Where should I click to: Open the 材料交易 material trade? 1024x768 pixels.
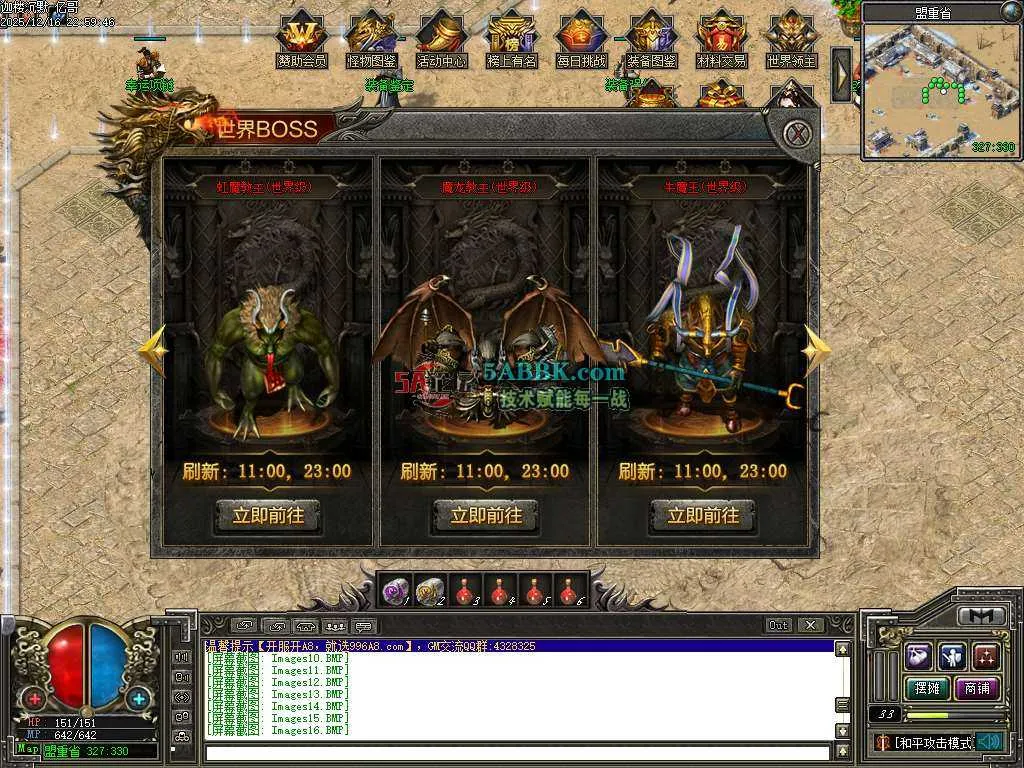point(721,38)
